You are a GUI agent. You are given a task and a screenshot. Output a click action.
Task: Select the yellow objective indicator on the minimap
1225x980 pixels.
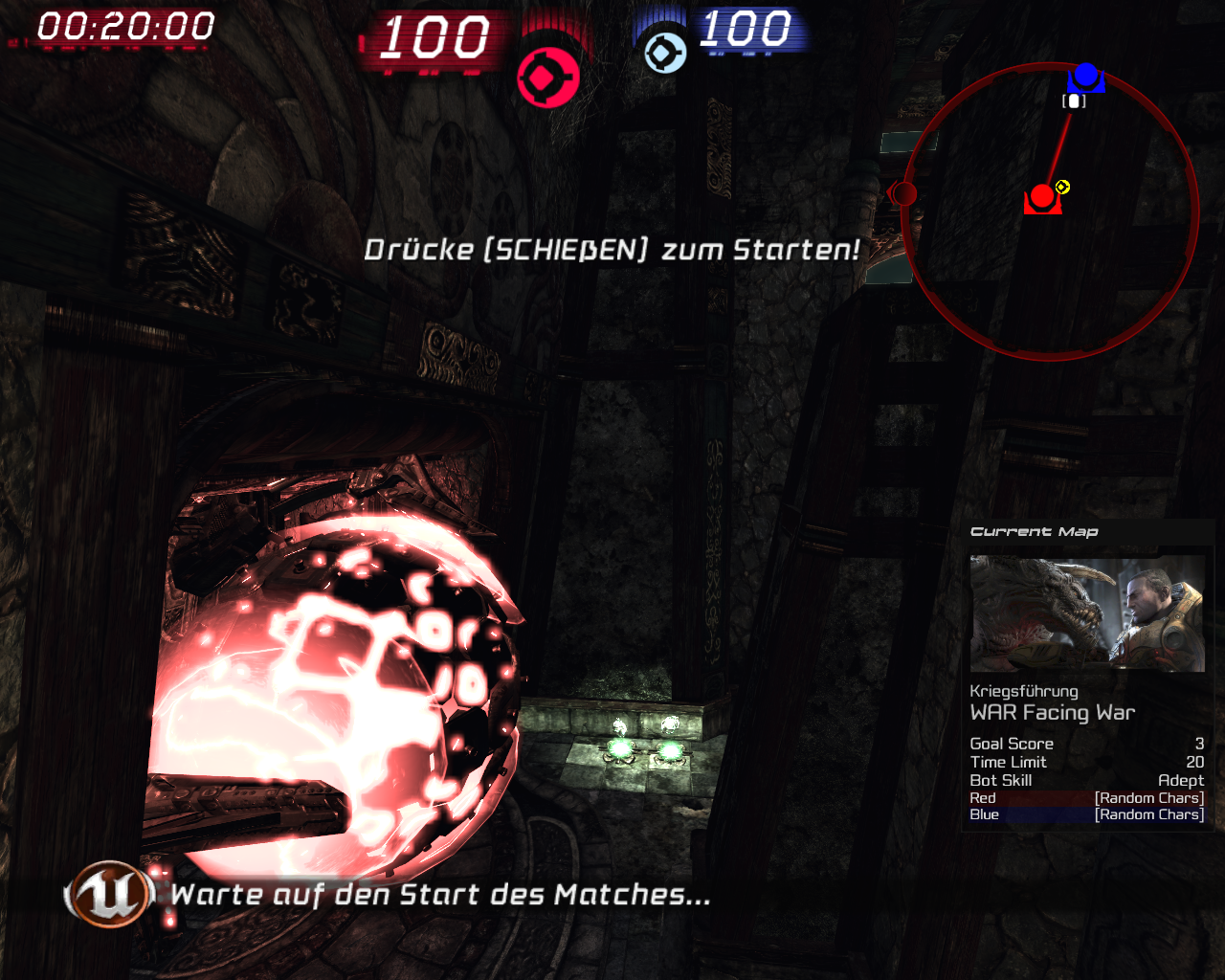coord(1061,189)
